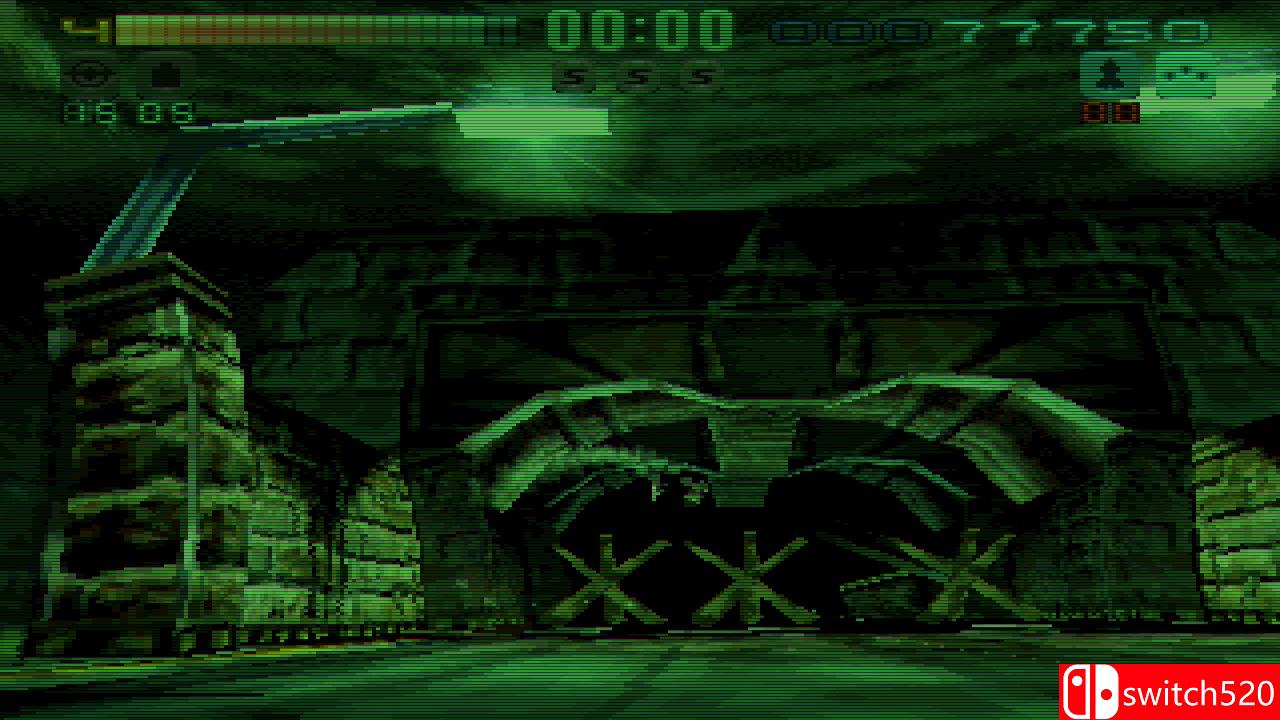Click the first S pickup indicator

[573, 76]
